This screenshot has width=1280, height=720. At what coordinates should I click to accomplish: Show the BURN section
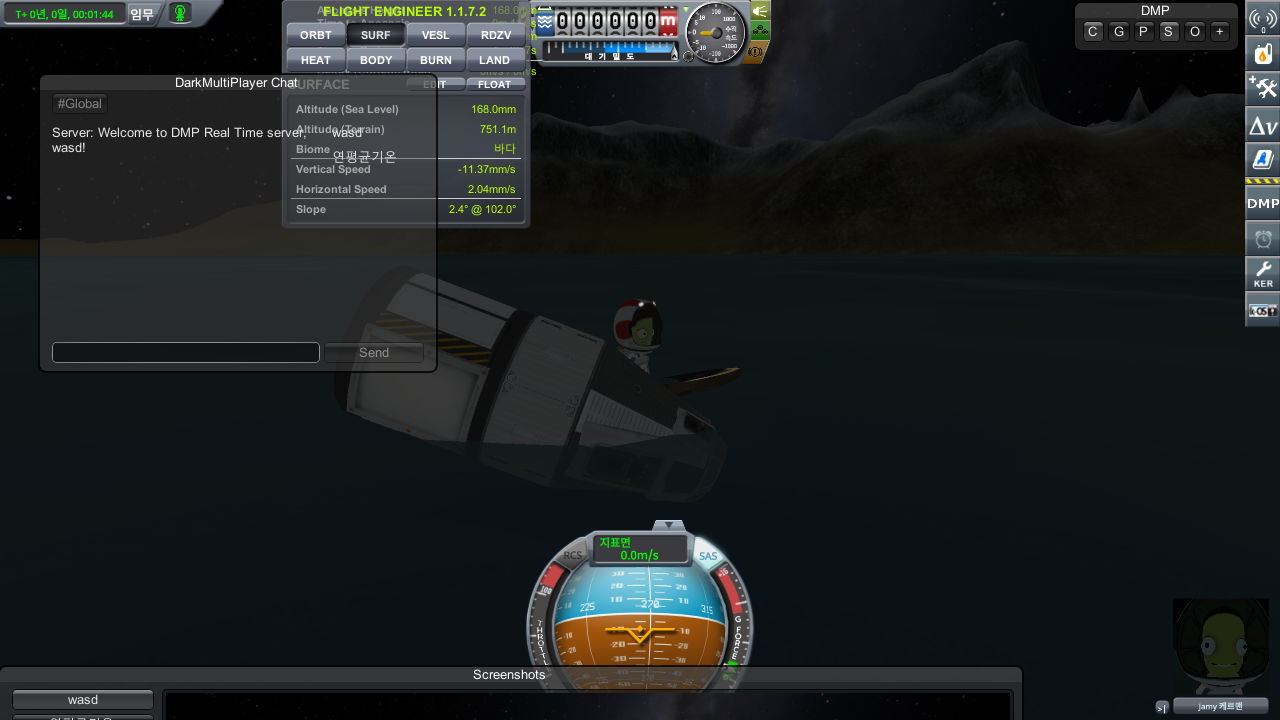436,60
